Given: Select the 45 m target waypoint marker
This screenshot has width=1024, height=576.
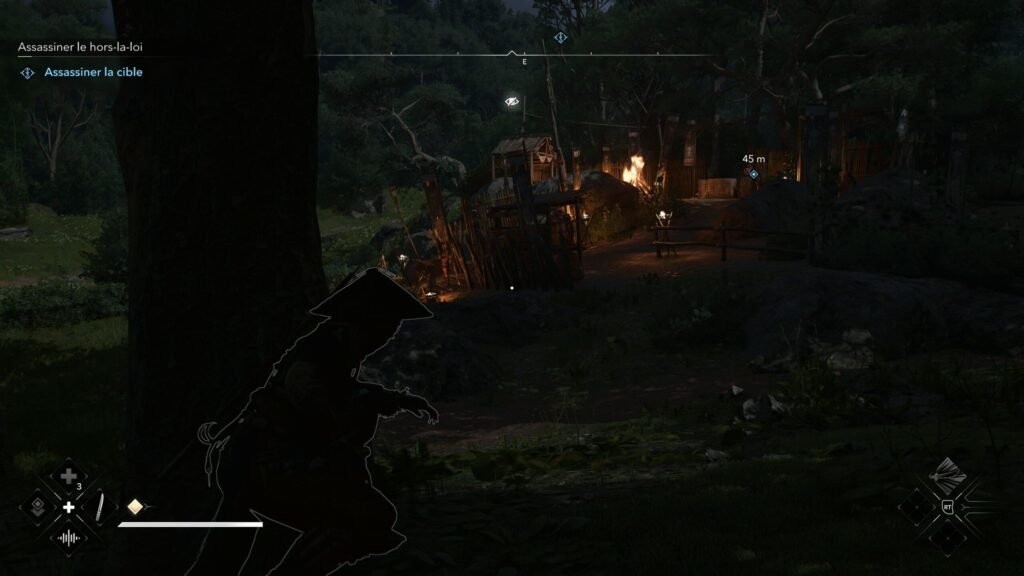Looking at the screenshot, I should pyautogui.click(x=754, y=174).
